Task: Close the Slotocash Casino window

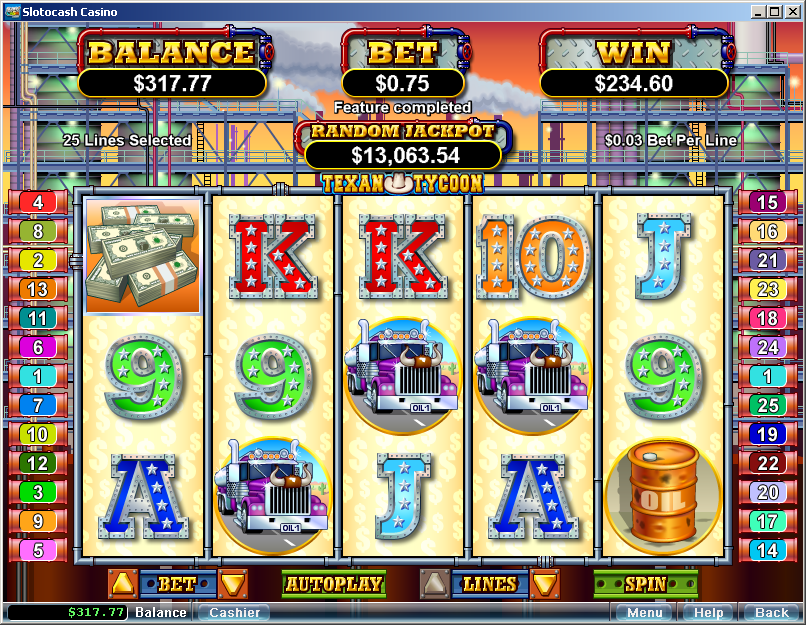Action: (792, 12)
